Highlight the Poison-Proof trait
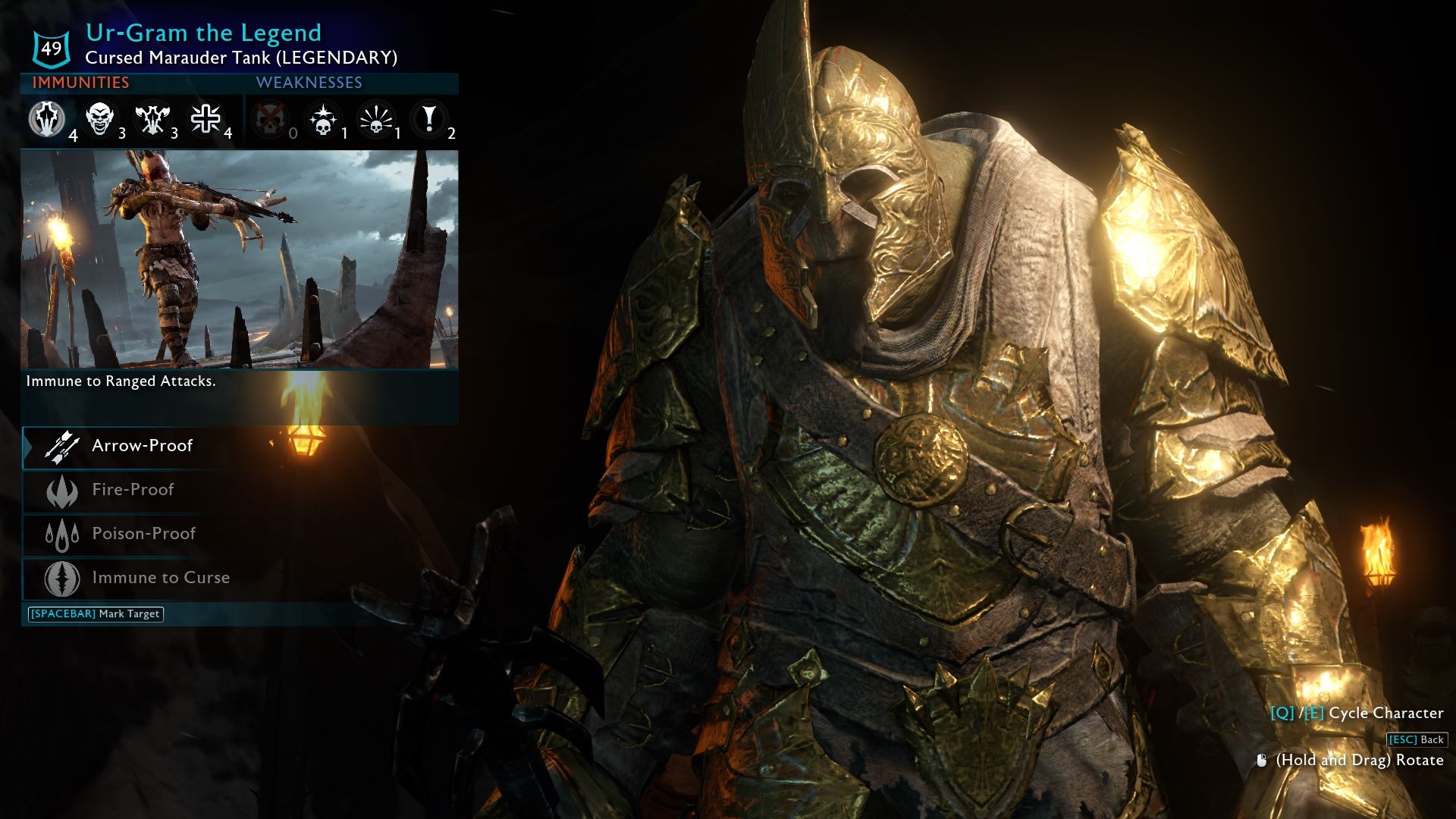Viewport: 1456px width, 819px height. click(x=143, y=534)
